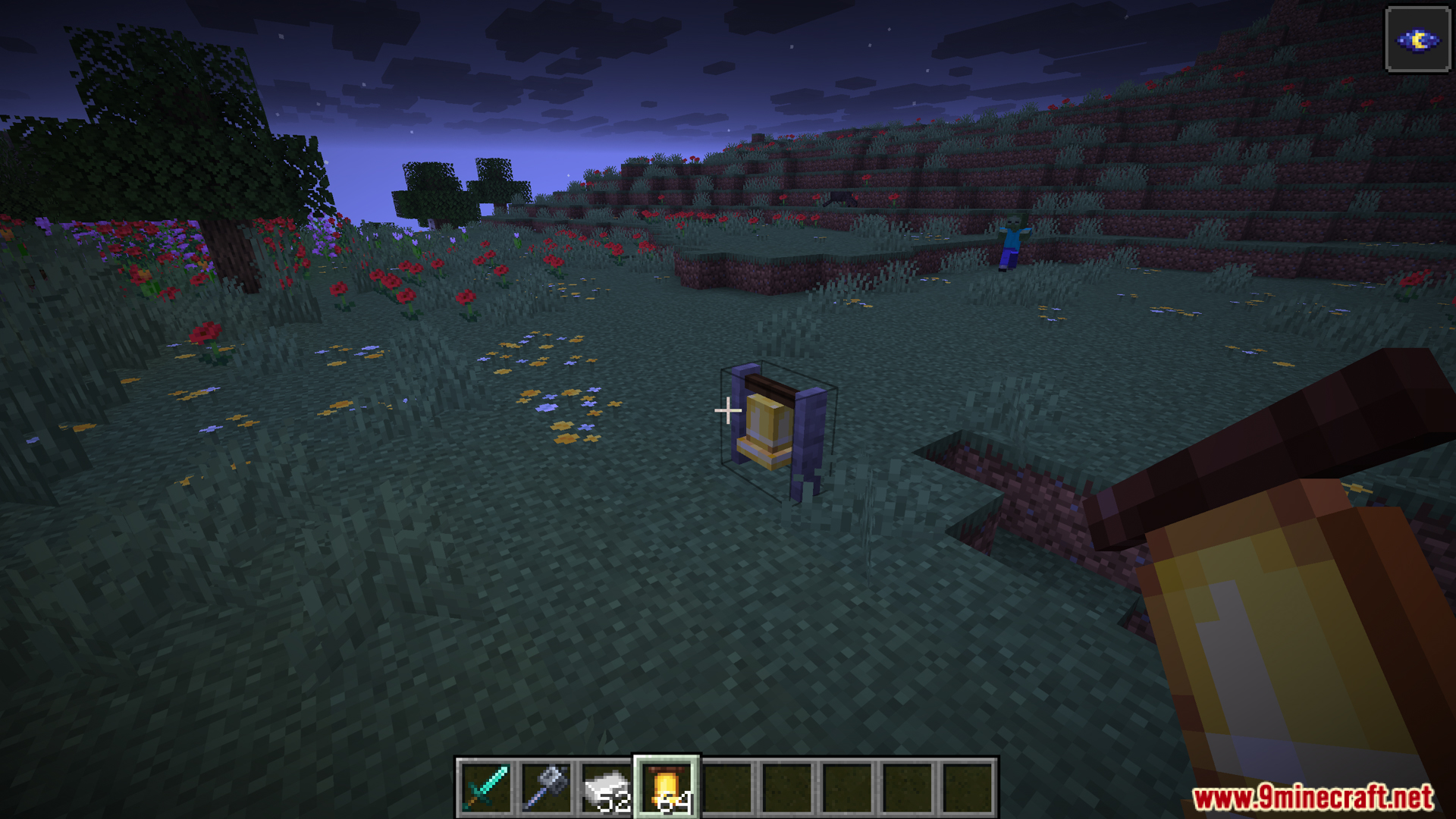1456x819 pixels.
Task: Click the crescent moon status effect icon
Action: tap(1417, 39)
